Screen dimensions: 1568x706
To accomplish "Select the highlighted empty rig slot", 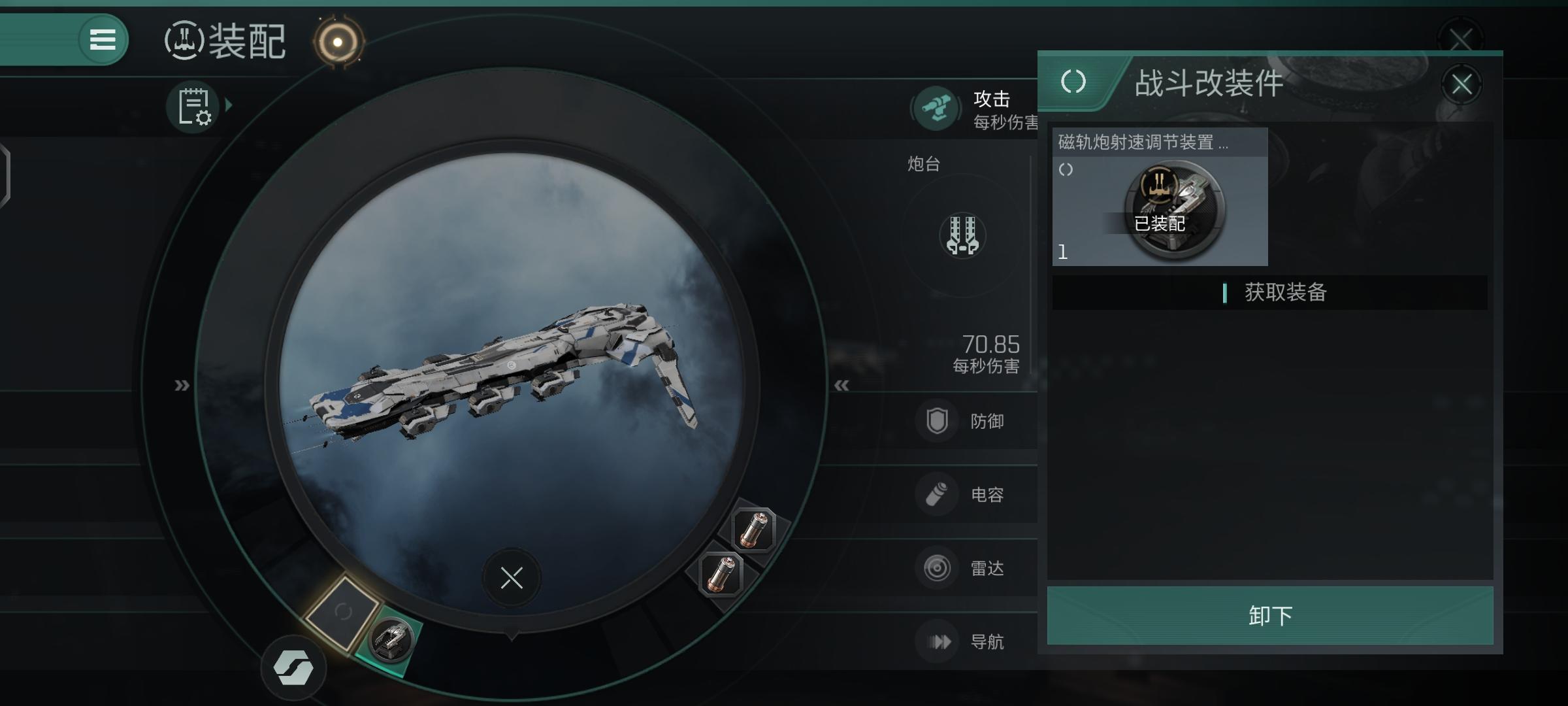I will click(342, 612).
